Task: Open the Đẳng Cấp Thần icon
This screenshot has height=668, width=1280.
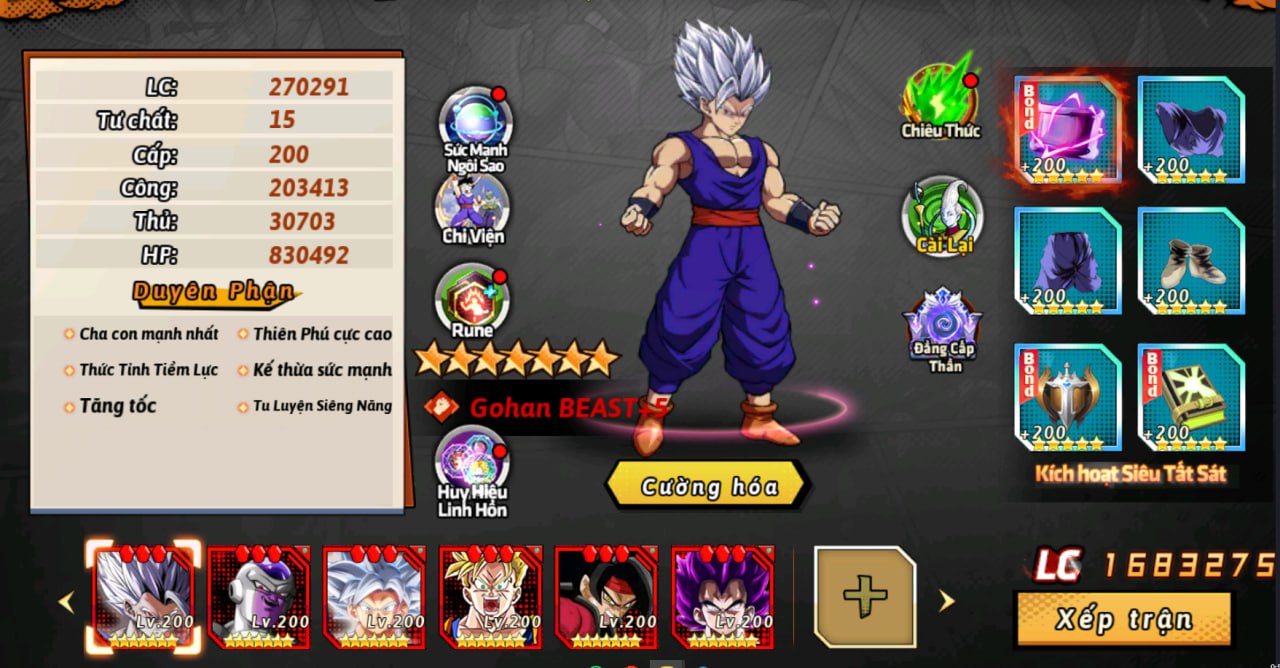Action: tap(943, 325)
